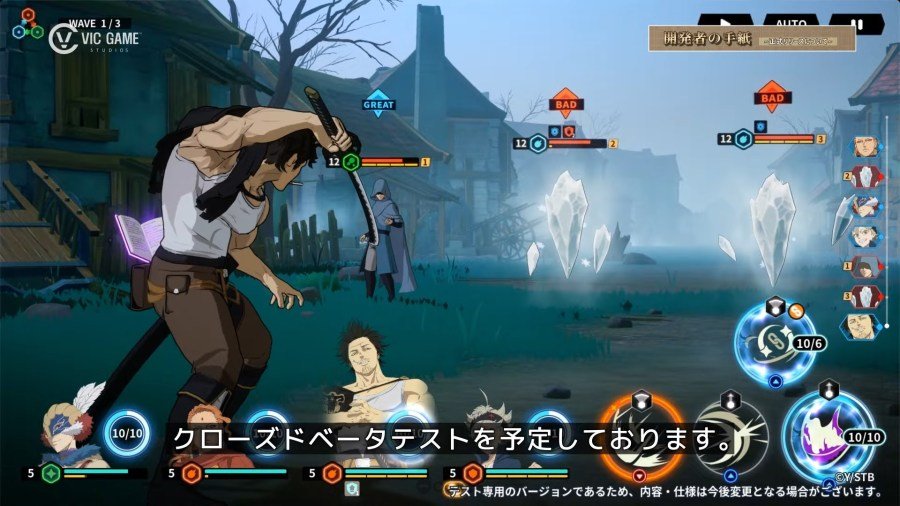Viewport: 900px width, 506px height.
Task: Select the bottom portrait in the turn order list
Action: coord(858,326)
